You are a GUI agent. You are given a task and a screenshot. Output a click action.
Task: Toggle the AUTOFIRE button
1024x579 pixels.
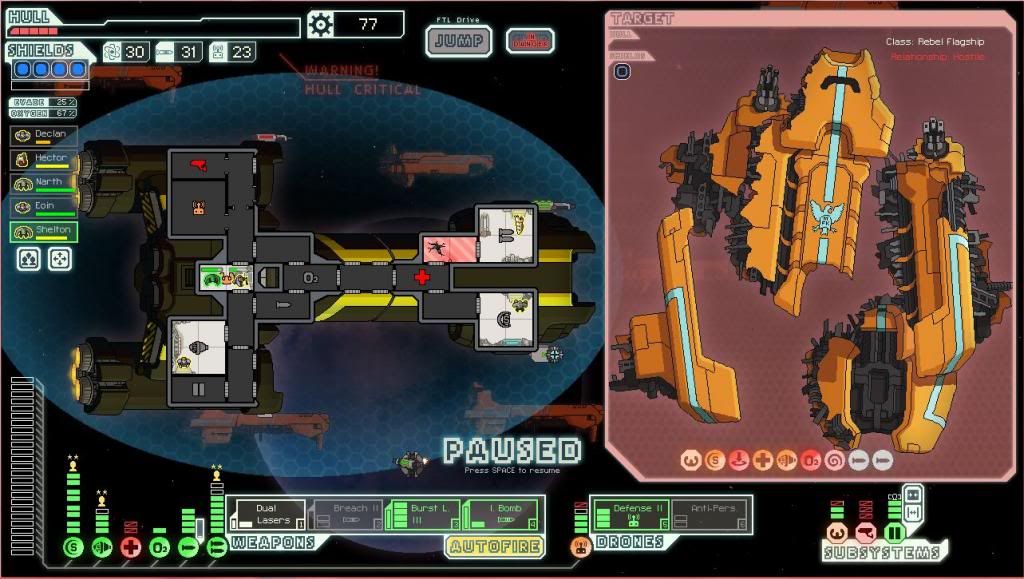click(495, 546)
